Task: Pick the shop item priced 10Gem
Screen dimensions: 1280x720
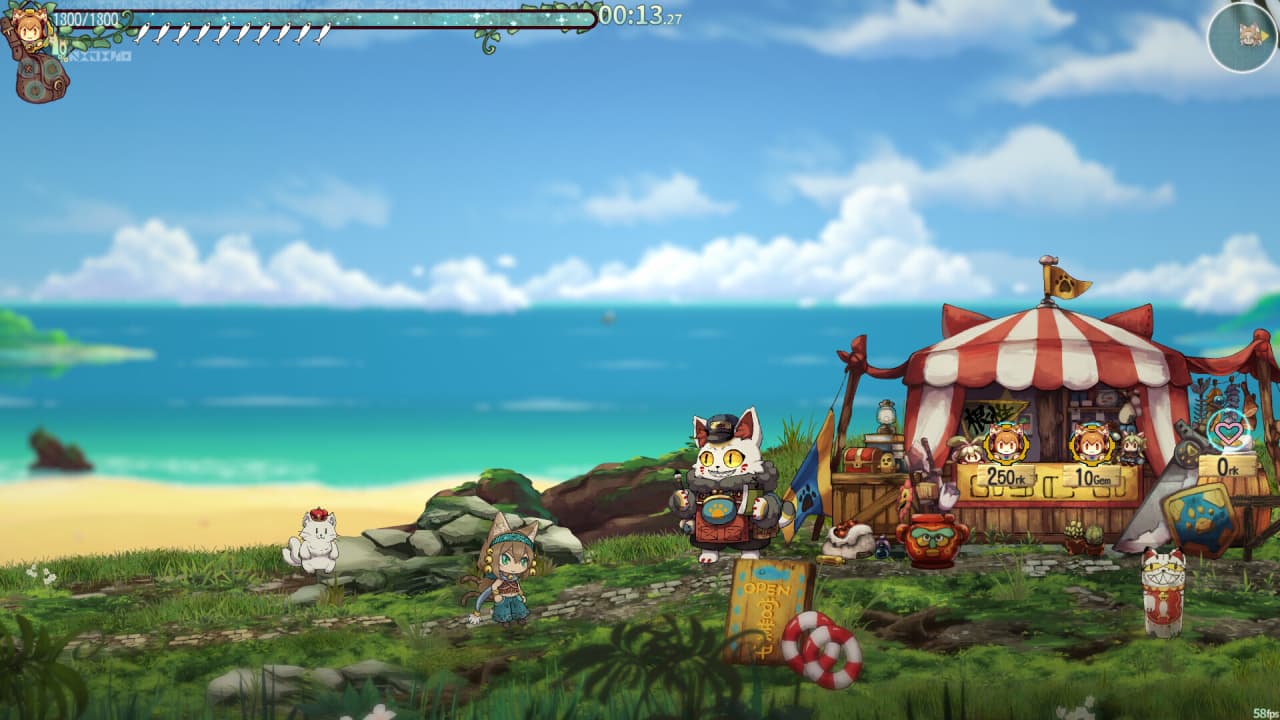Action: (x=1091, y=443)
